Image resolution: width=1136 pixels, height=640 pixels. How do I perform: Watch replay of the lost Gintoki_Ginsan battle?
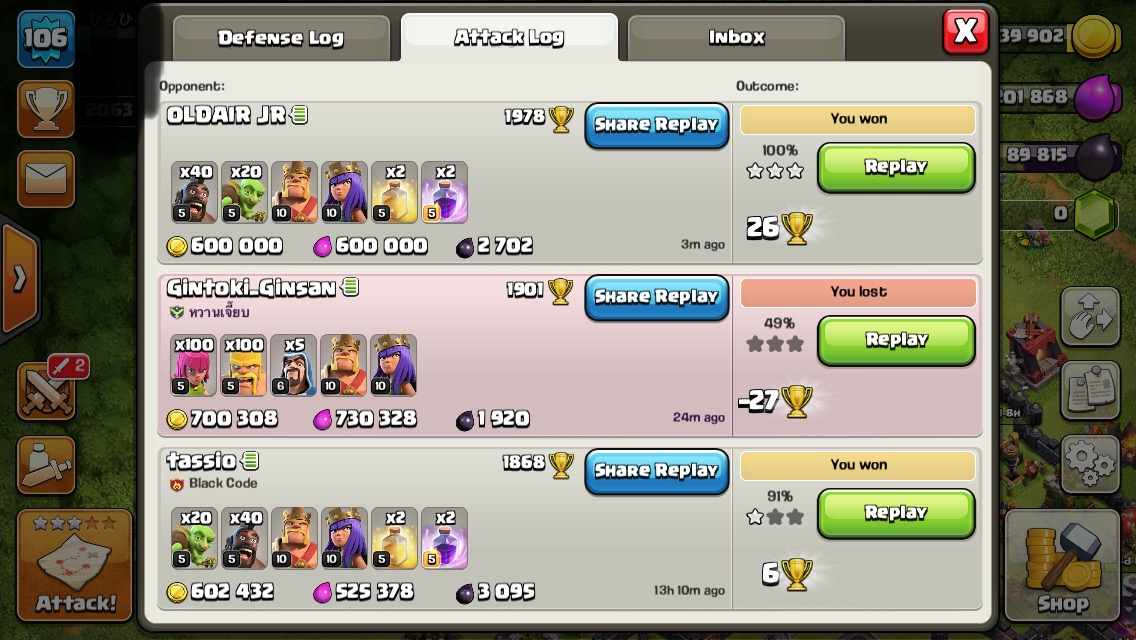(896, 340)
